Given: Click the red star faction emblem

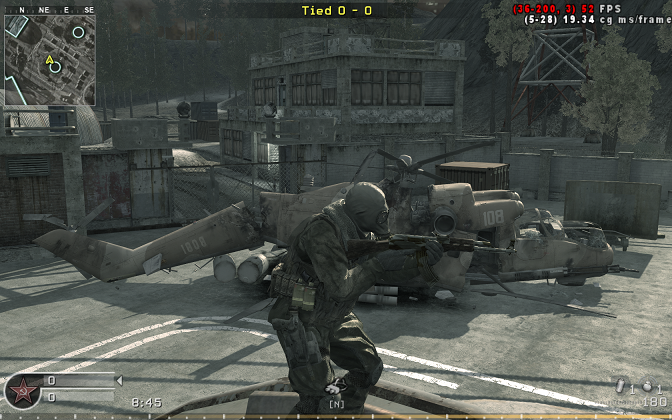Looking at the screenshot, I should 21,391.
